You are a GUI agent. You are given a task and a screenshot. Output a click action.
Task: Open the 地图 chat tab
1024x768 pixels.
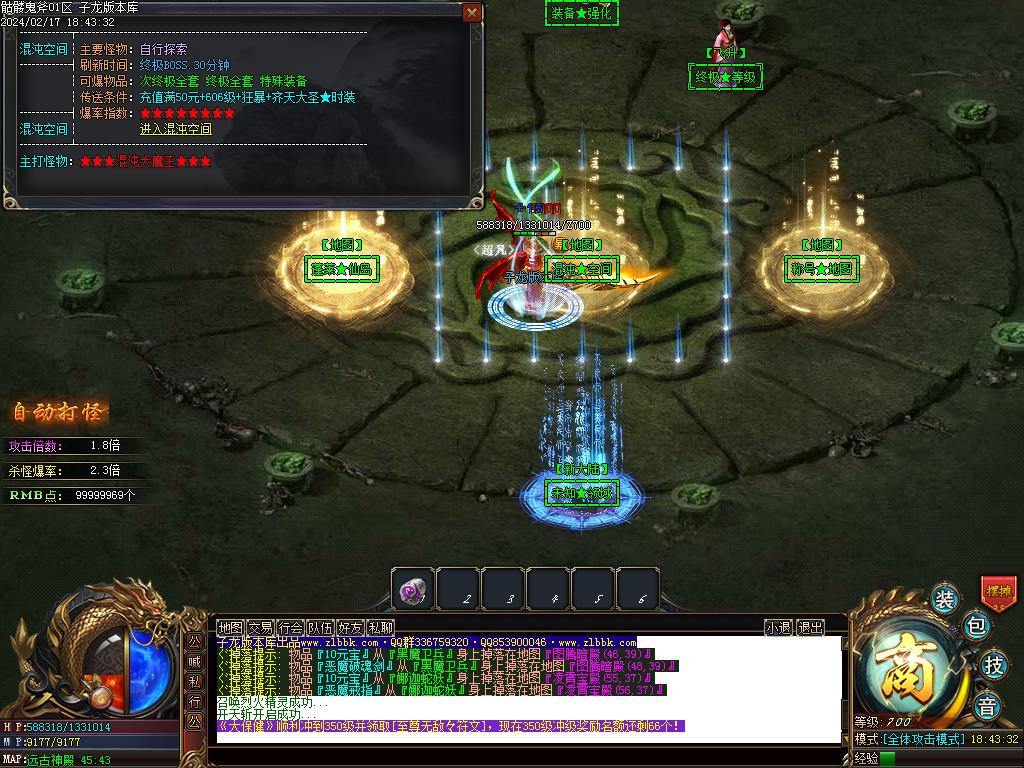tap(231, 628)
